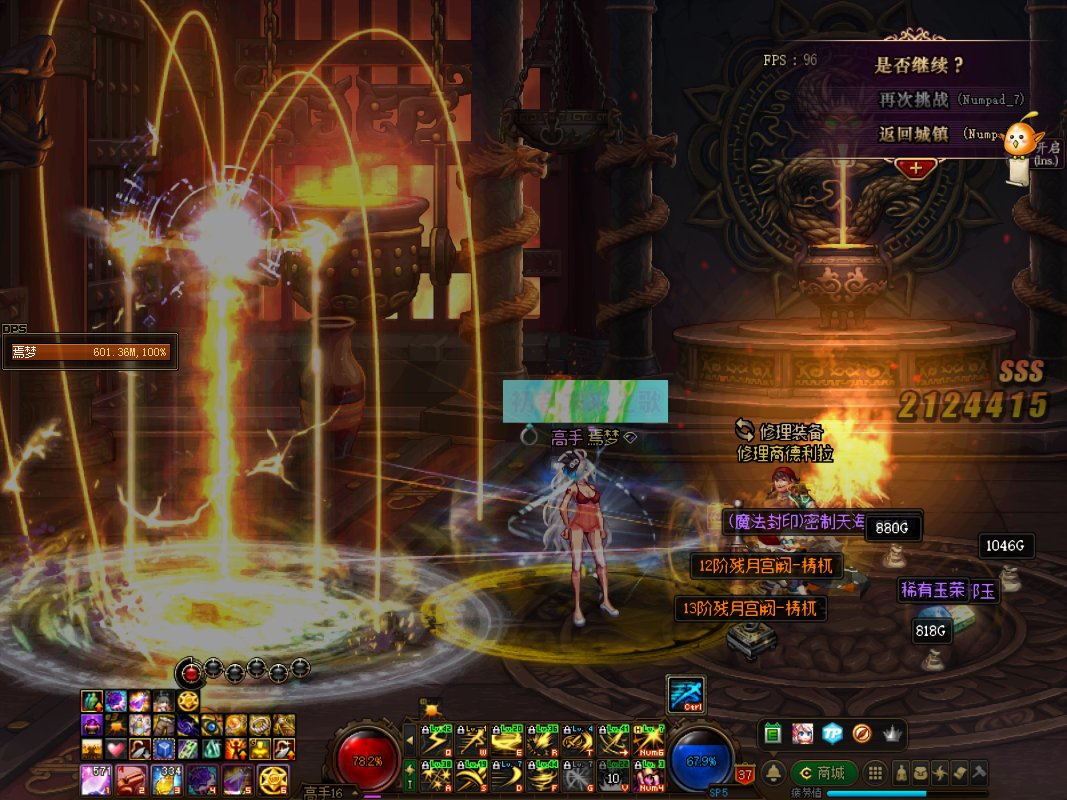This screenshot has width=1067, height=800.
Task: Click the blue TP icon
Action: point(832,734)
